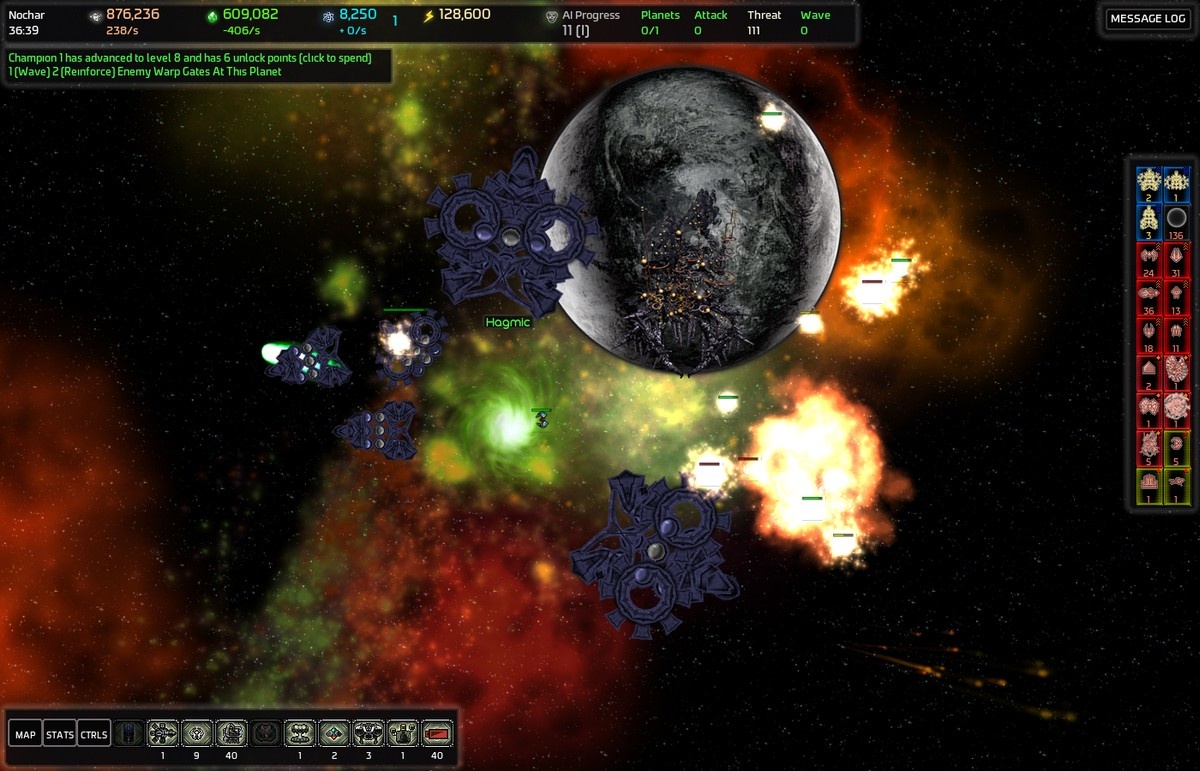
Task: Select the blue ship group with count 2
Action: coord(1149,182)
